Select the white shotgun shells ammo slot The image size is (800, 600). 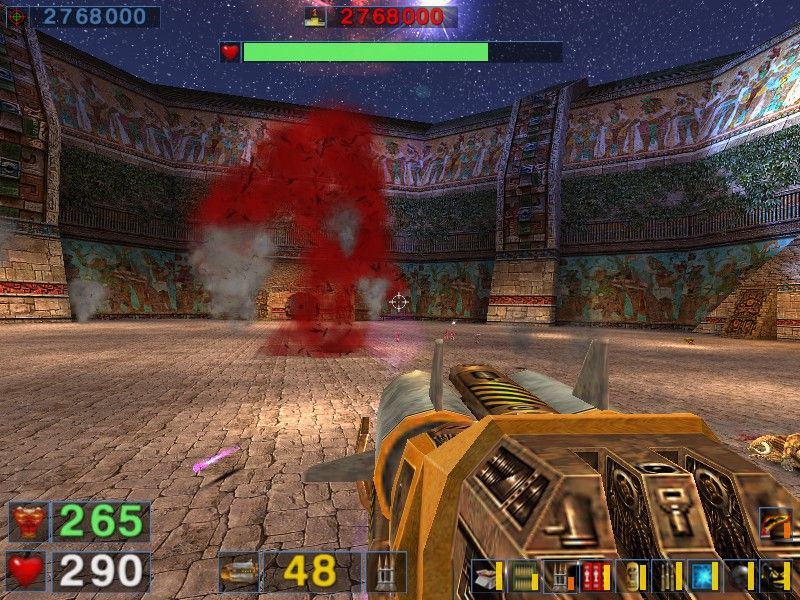[487, 577]
